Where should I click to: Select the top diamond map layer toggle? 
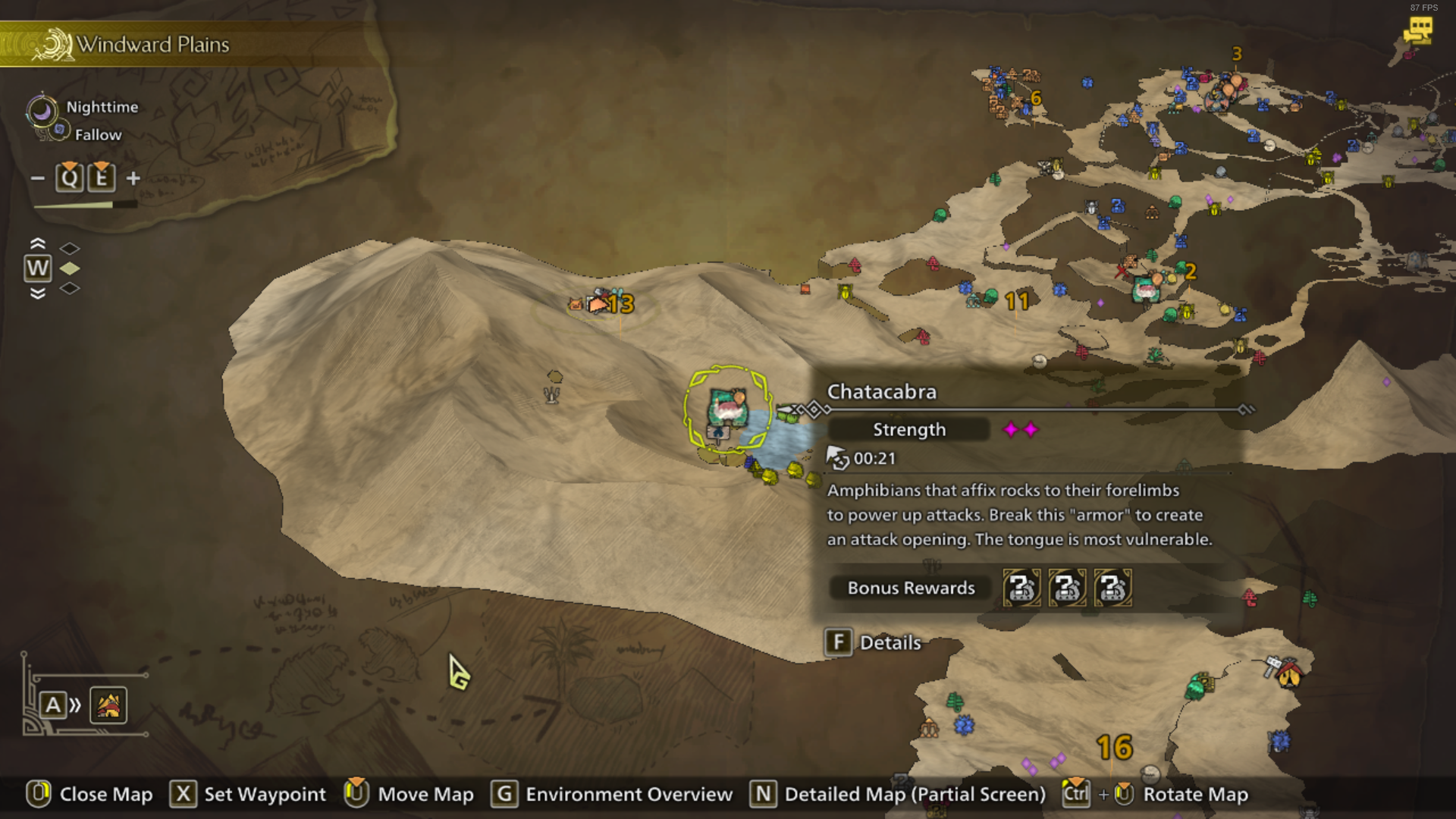pos(71,246)
